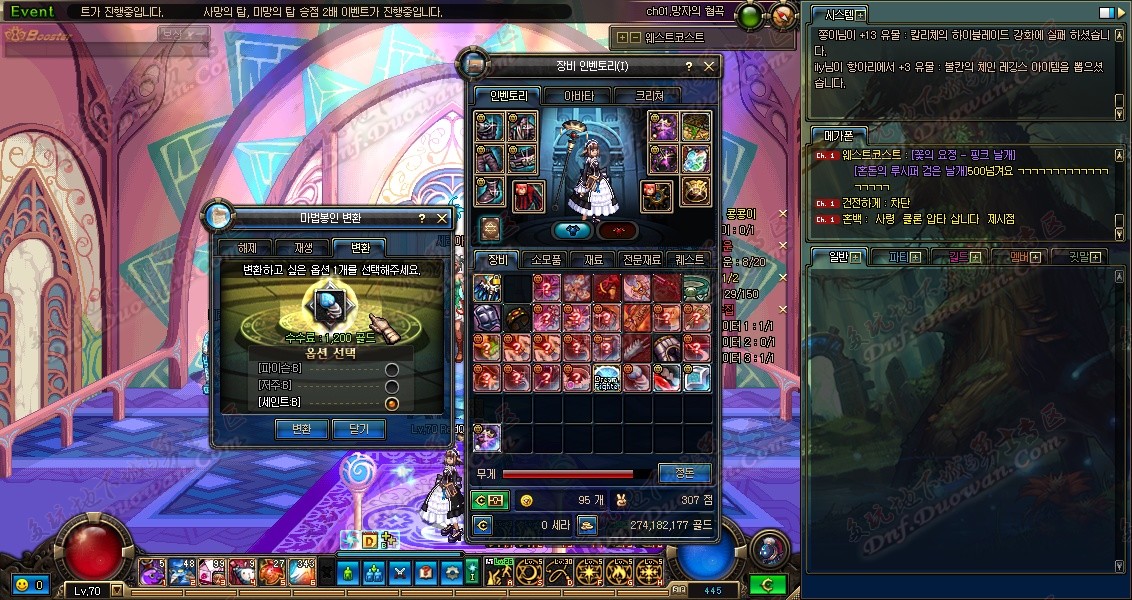Close the 마법봉인 변환 window
The height and width of the screenshot is (600, 1132).
(442, 217)
